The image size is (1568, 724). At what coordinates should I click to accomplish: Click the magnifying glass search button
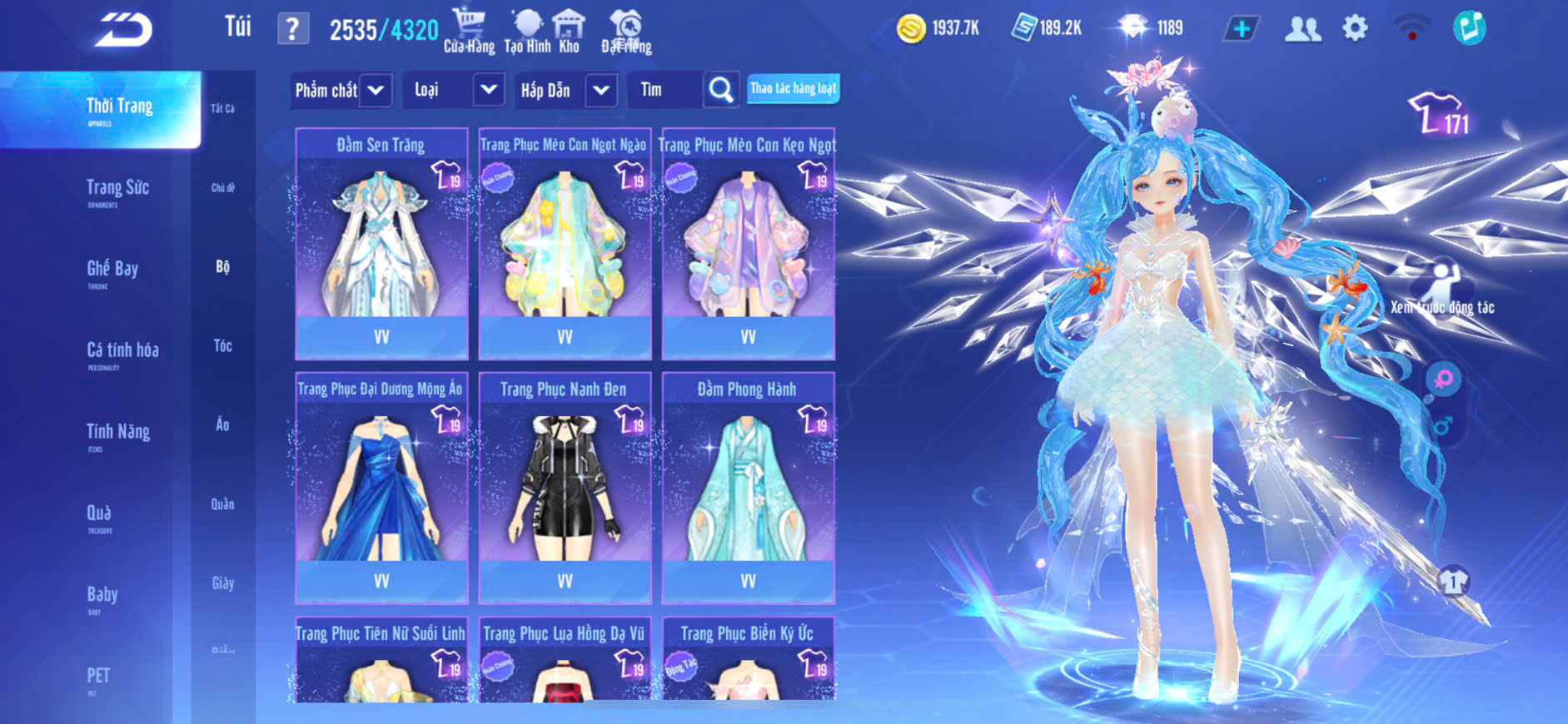pyautogui.click(x=721, y=90)
